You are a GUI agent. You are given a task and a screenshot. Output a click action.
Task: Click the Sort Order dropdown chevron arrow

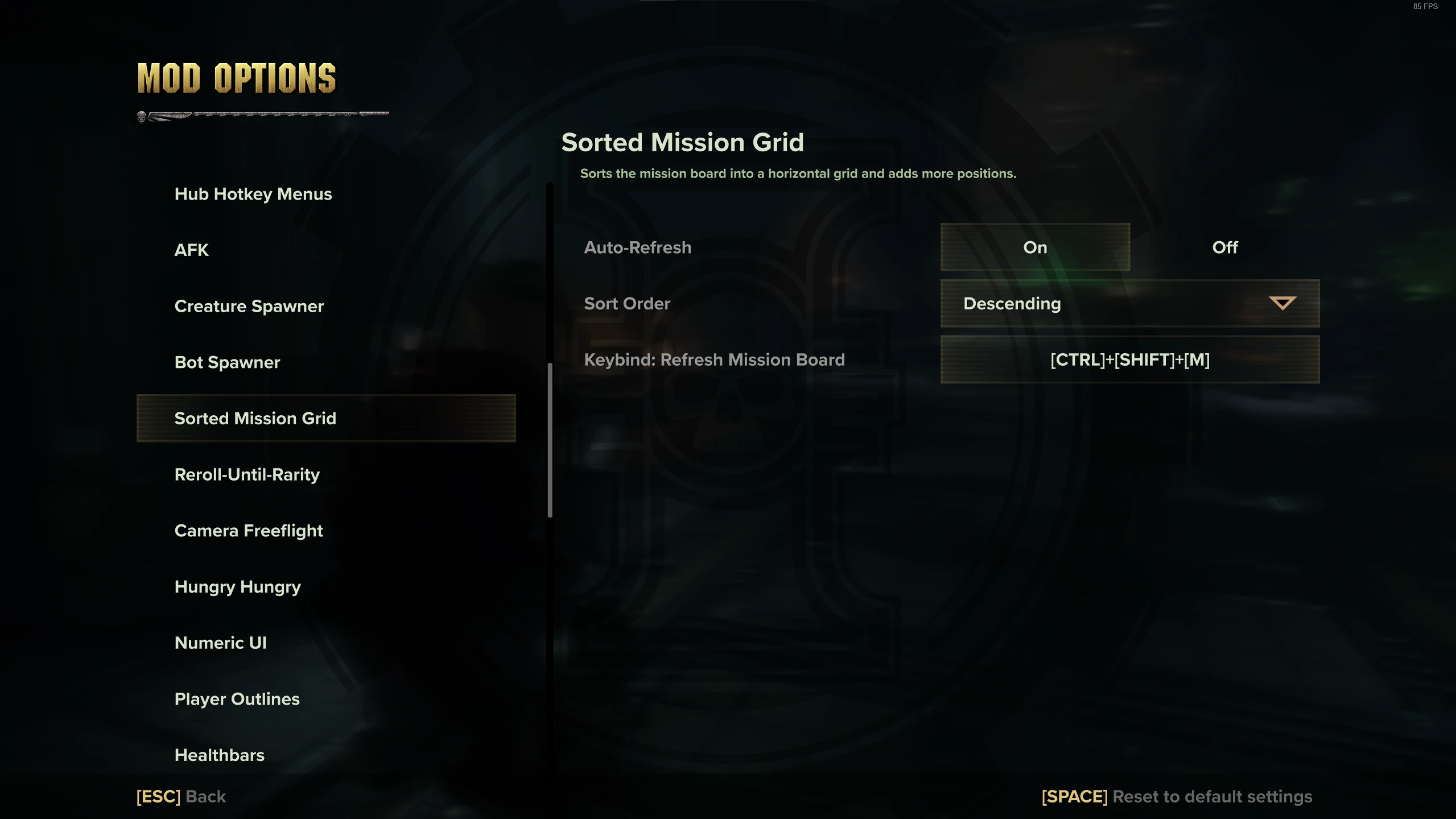[x=1285, y=303]
